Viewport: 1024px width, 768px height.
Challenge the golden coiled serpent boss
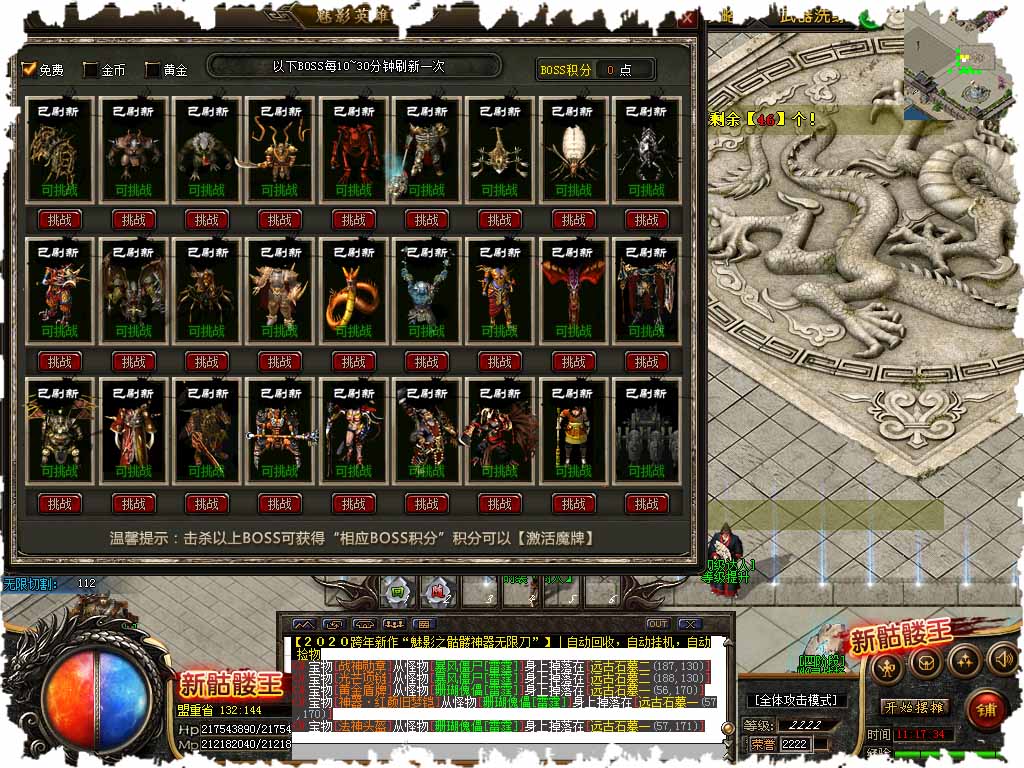[353, 361]
